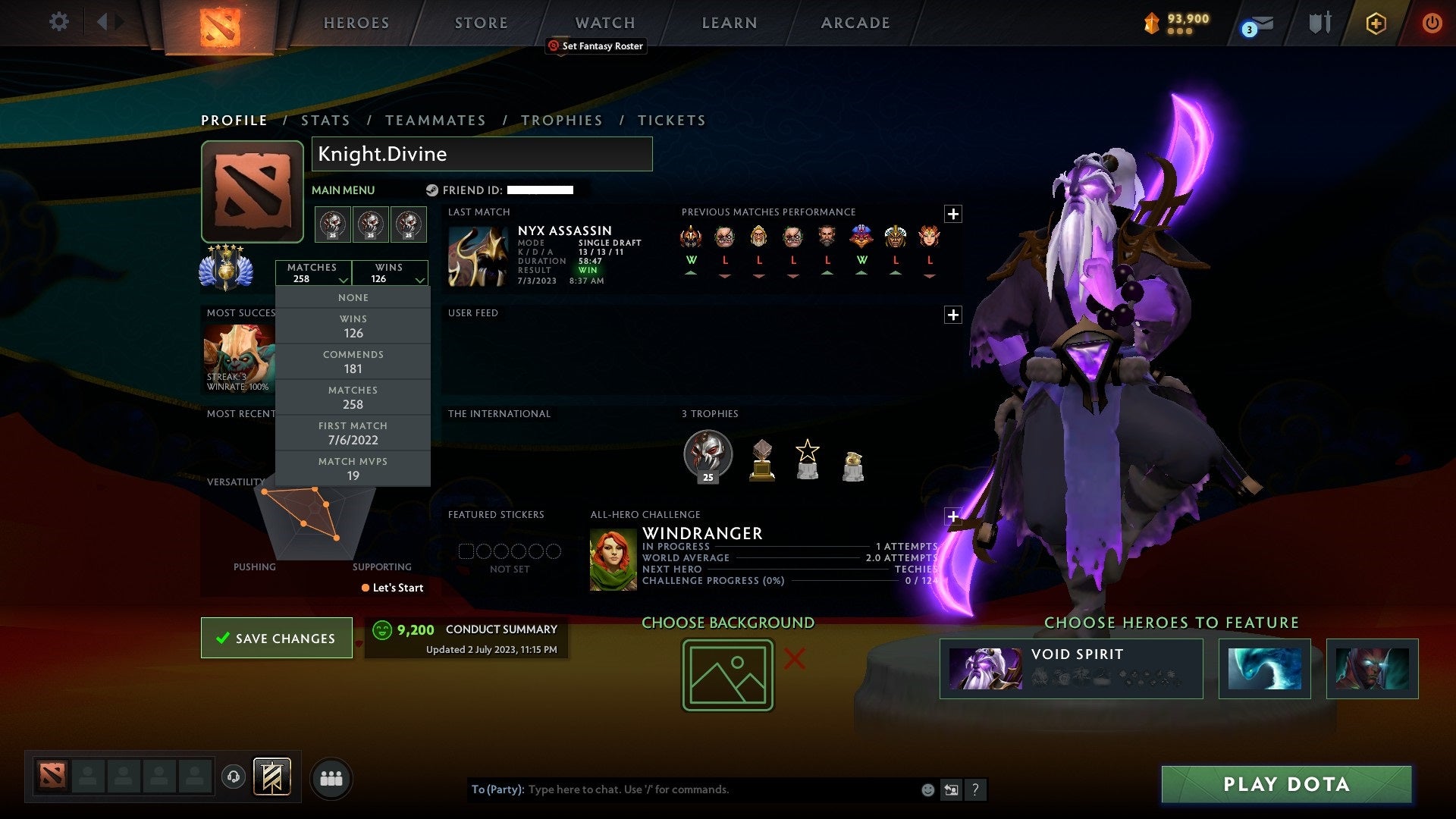The image size is (1456, 819).
Task: Select Commends from the stat options list
Action: click(x=353, y=362)
